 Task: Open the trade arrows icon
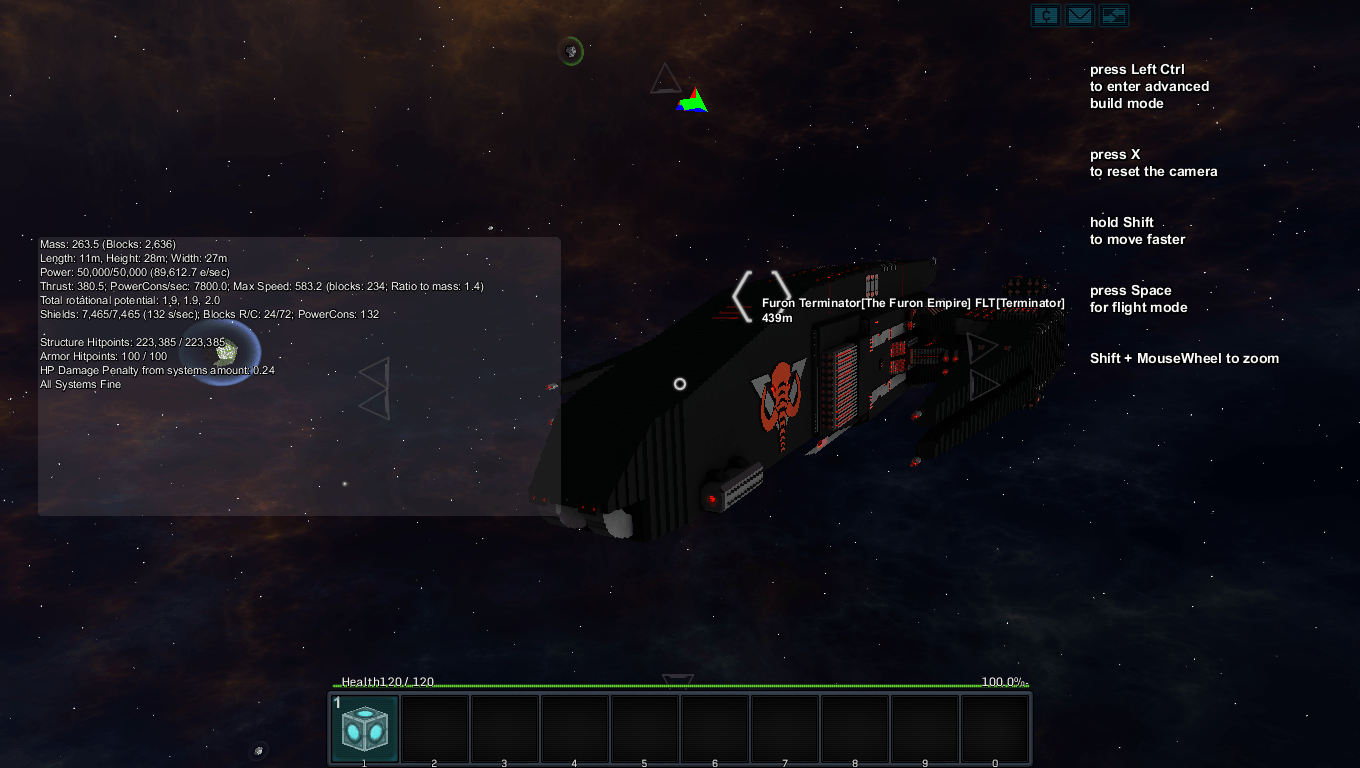(x=1113, y=16)
